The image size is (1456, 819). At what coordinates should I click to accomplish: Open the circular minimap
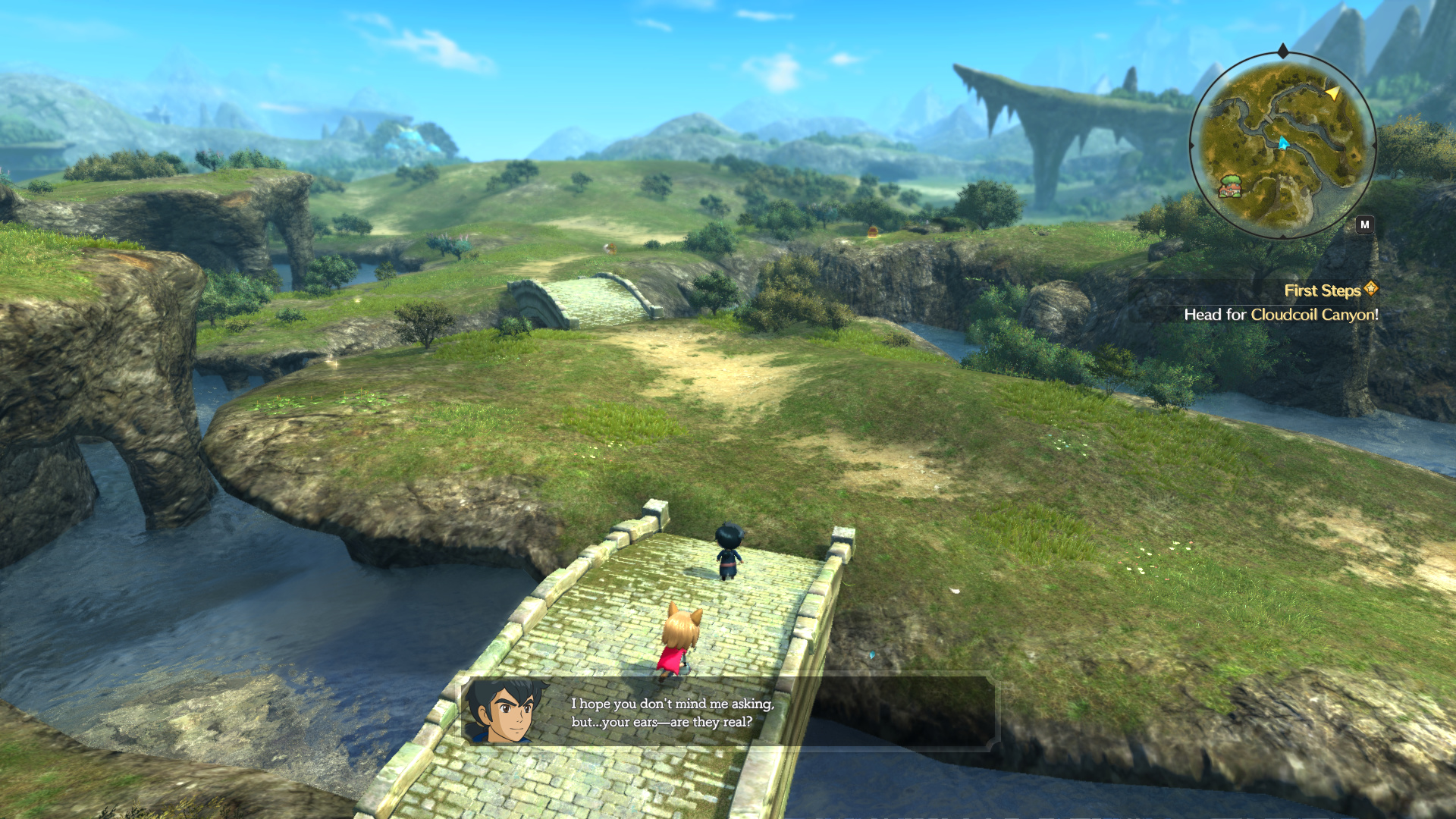point(1282,144)
